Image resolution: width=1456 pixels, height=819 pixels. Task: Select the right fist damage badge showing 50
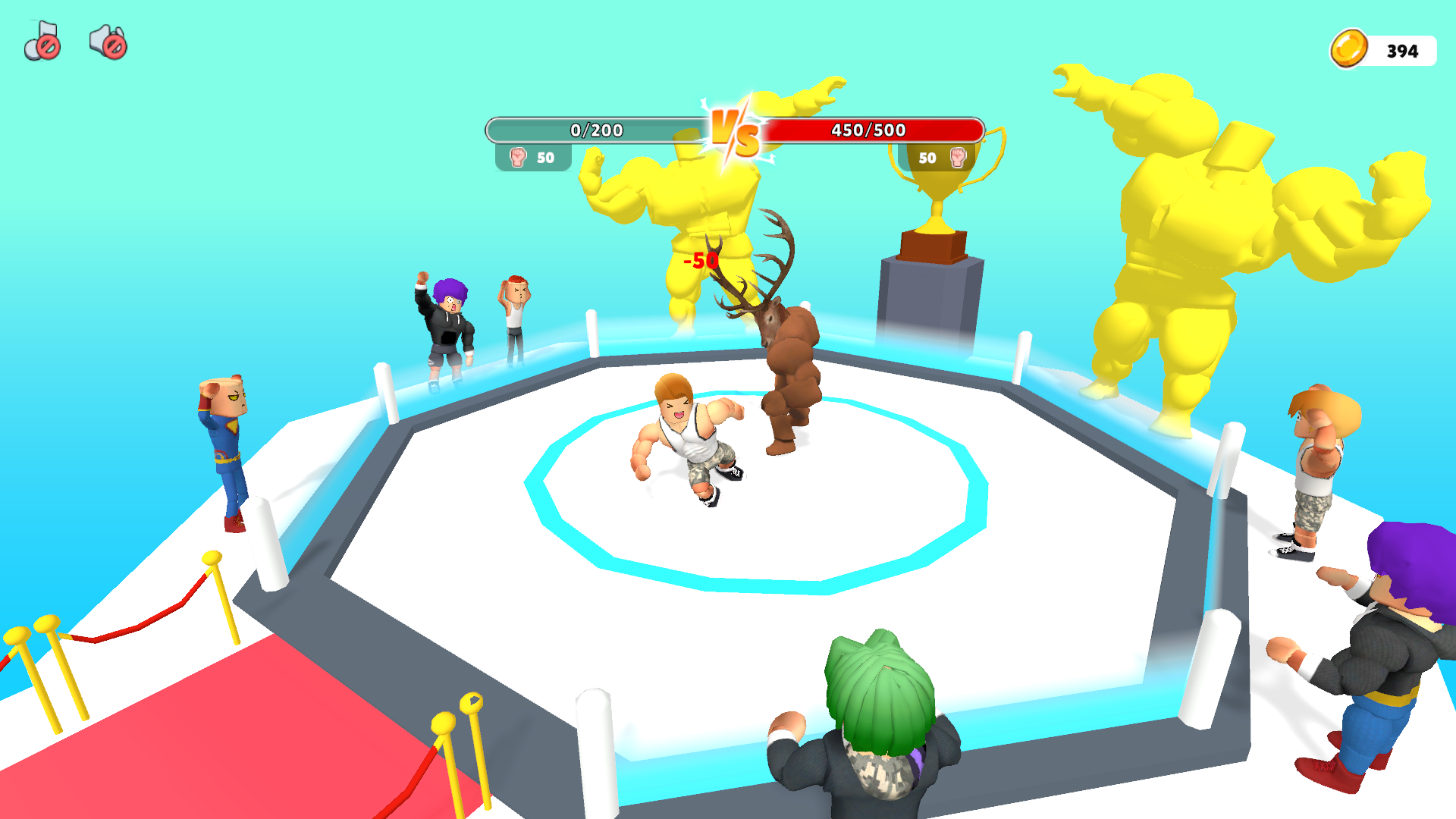[x=940, y=157]
